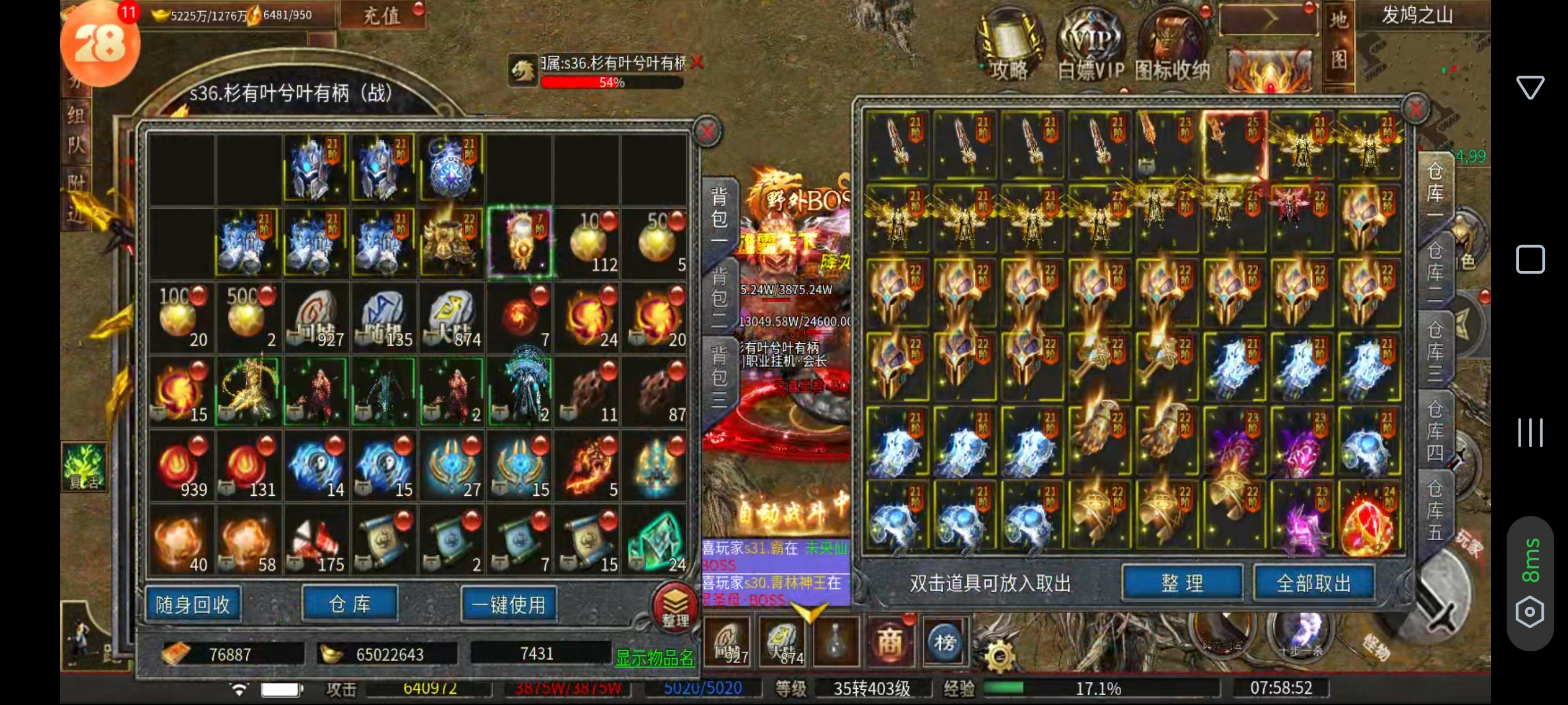
Task: Open the 仓库五 warehouse tab
Action: (x=1434, y=510)
